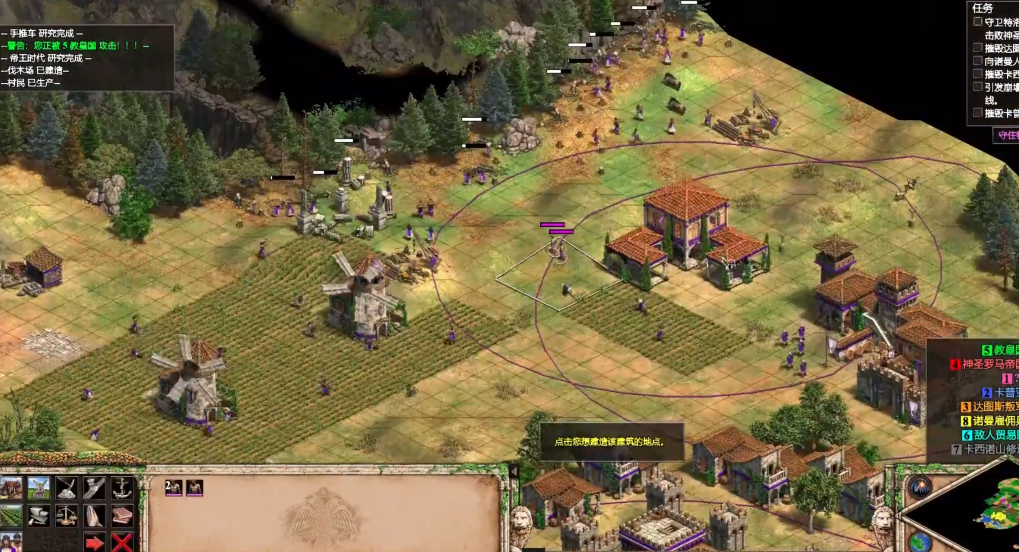Select the monastery praying hands icon

[94, 515]
